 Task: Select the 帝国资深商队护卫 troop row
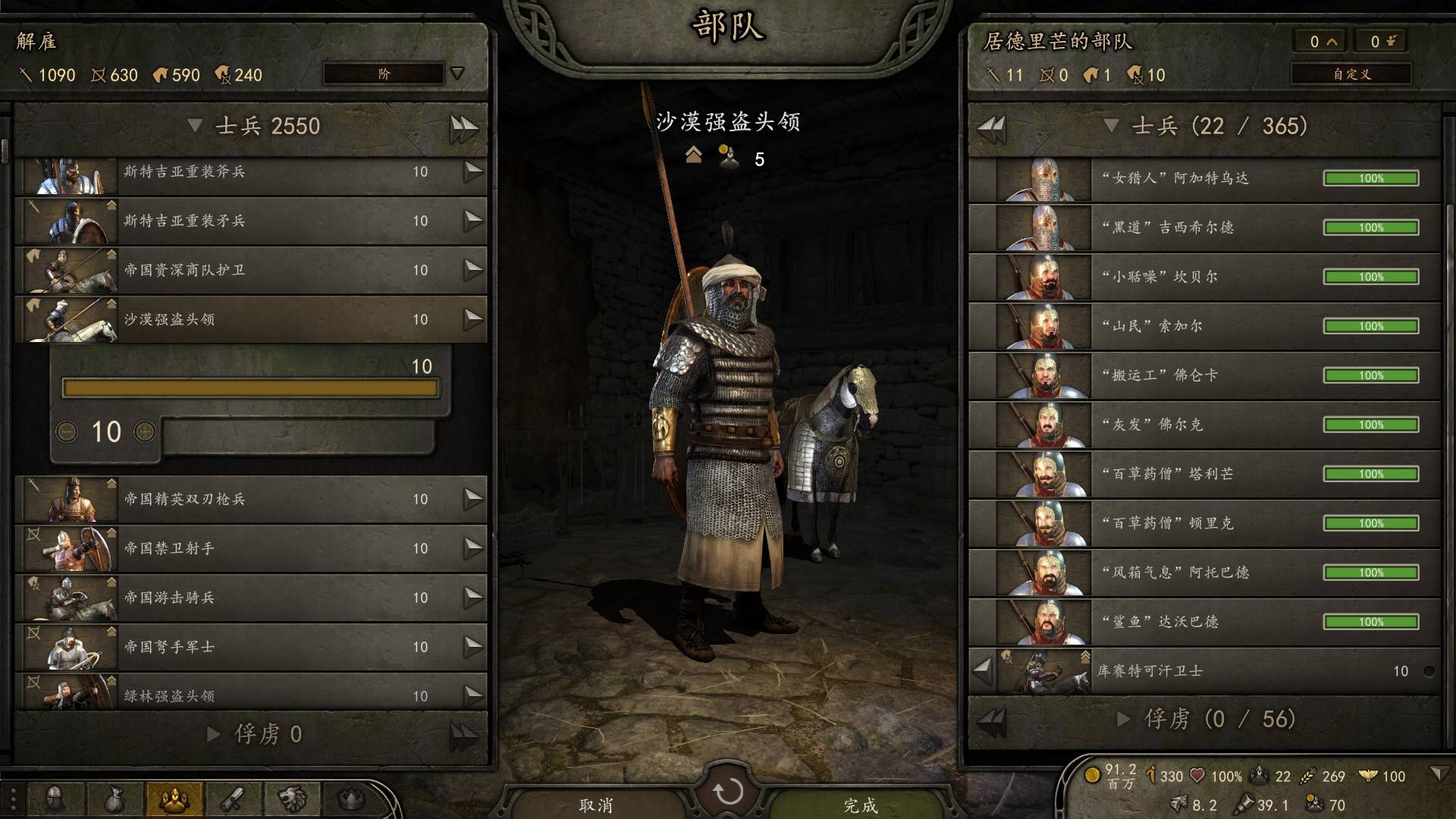(250, 270)
